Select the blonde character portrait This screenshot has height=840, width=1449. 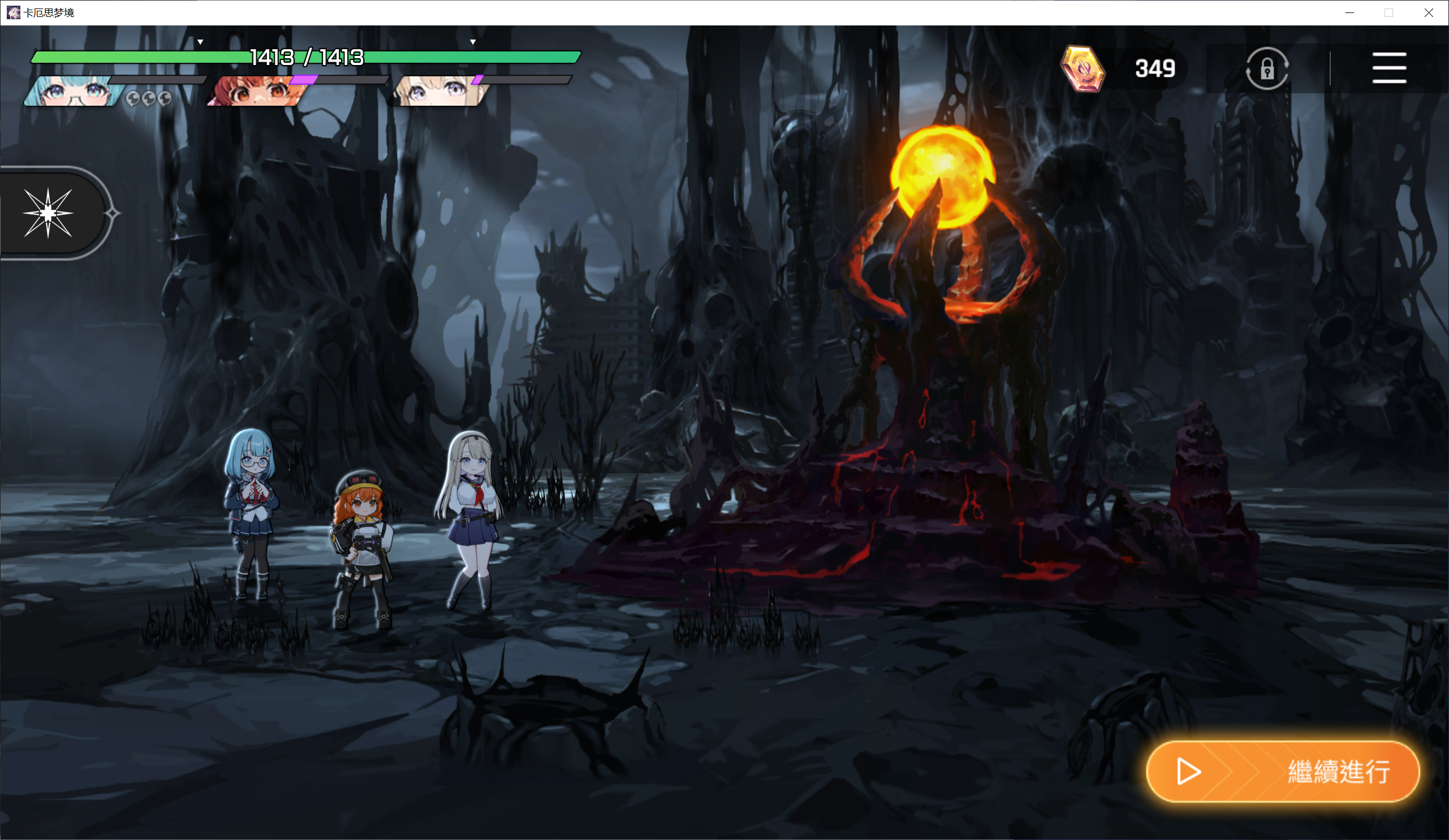[x=439, y=92]
